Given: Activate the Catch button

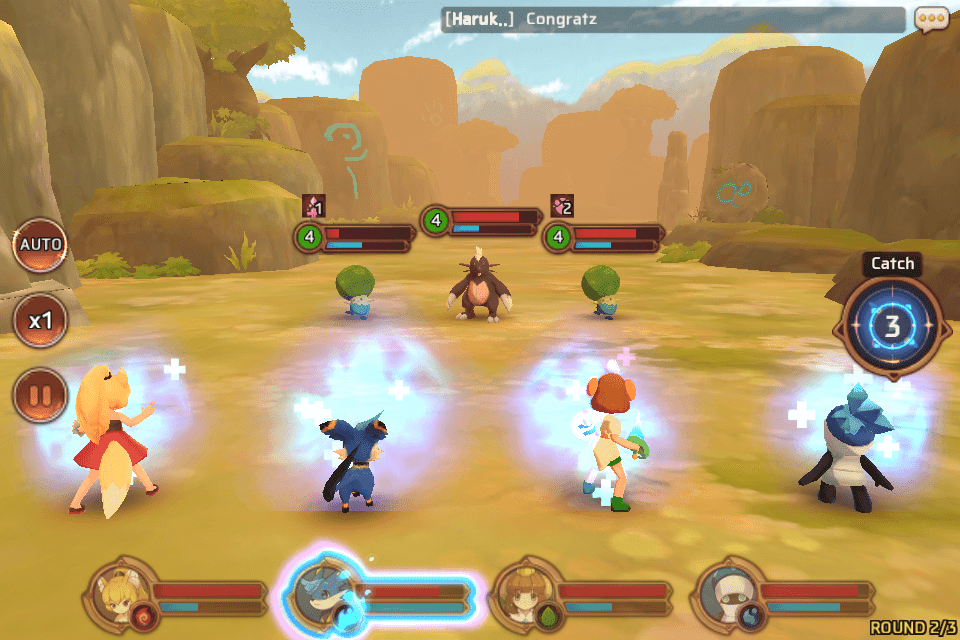Looking at the screenshot, I should pyautogui.click(x=890, y=325).
